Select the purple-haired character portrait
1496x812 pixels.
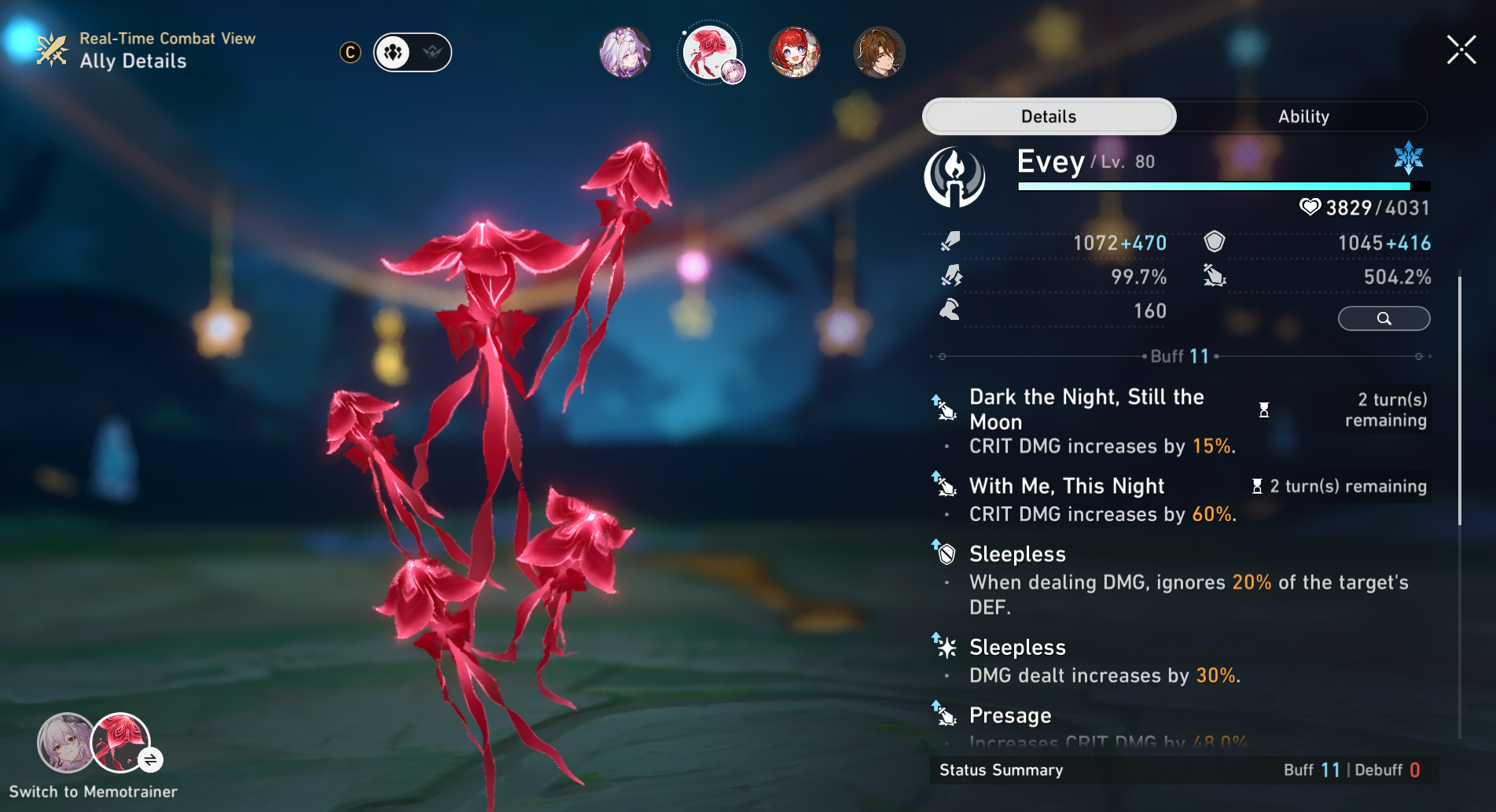click(x=625, y=53)
